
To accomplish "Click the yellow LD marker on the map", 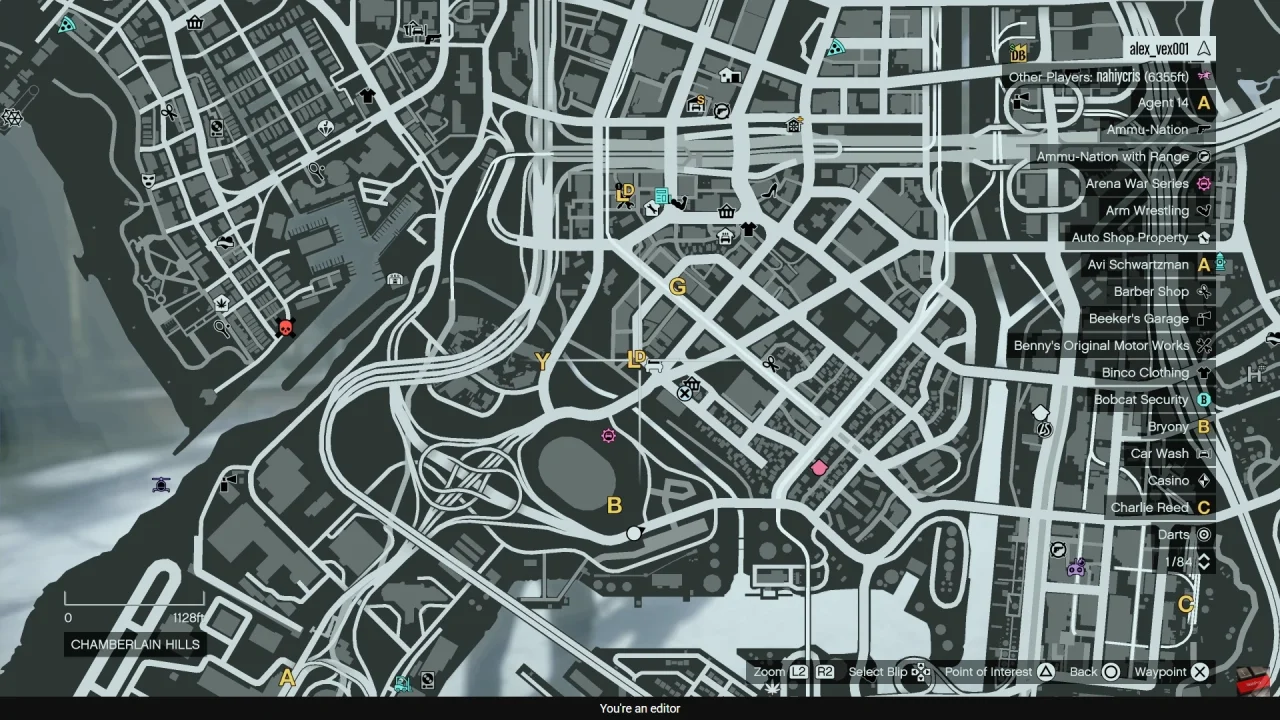I will point(638,358).
